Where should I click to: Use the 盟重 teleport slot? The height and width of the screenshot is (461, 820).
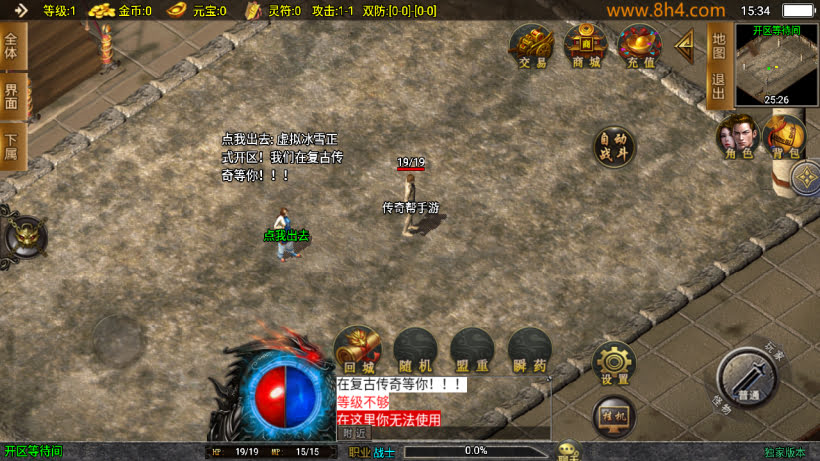click(472, 349)
